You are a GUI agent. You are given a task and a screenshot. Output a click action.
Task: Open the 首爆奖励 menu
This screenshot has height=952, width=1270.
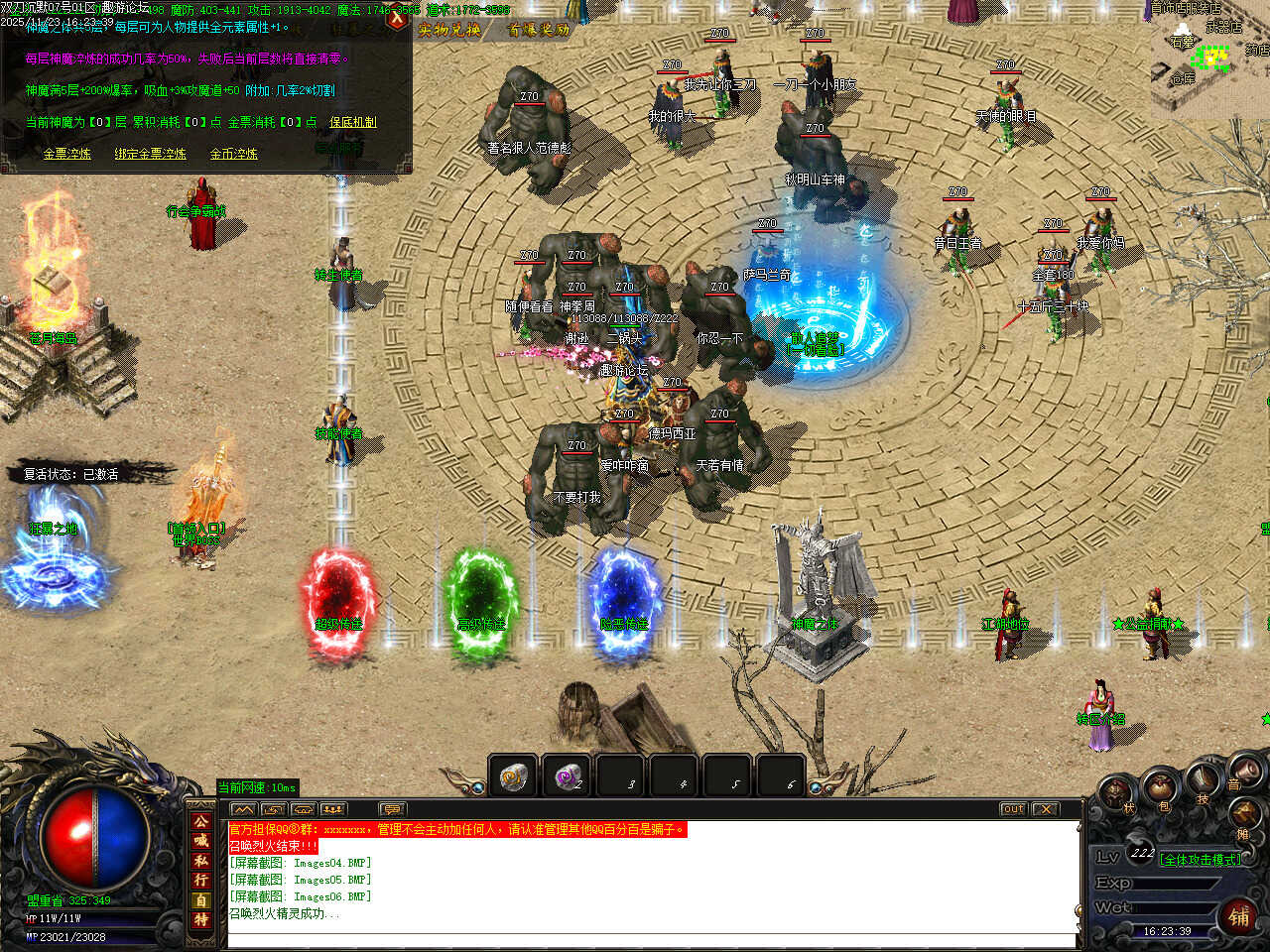pos(539,30)
